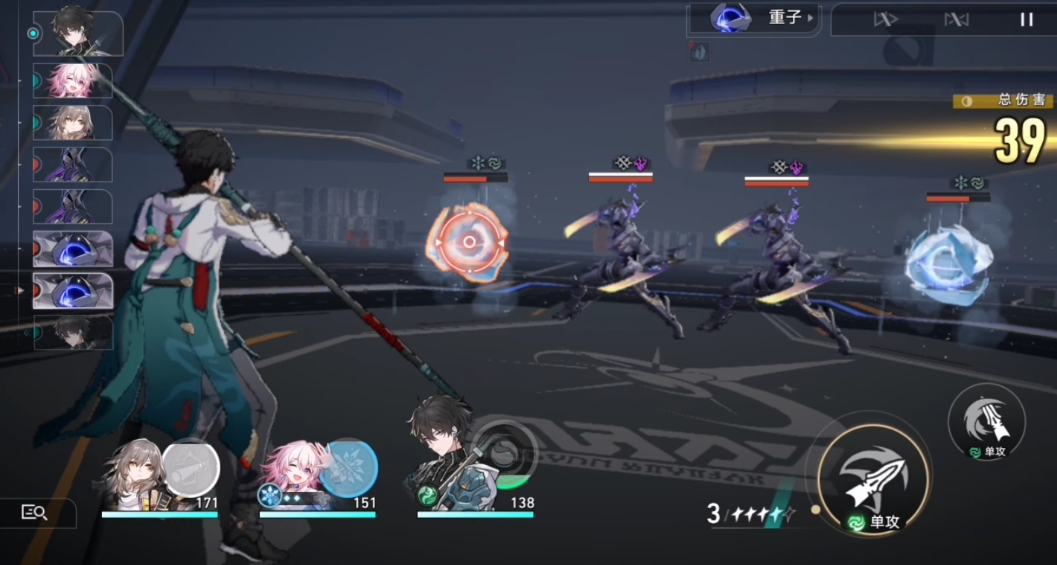Select Dan Heng at top of turn order

point(76,31)
